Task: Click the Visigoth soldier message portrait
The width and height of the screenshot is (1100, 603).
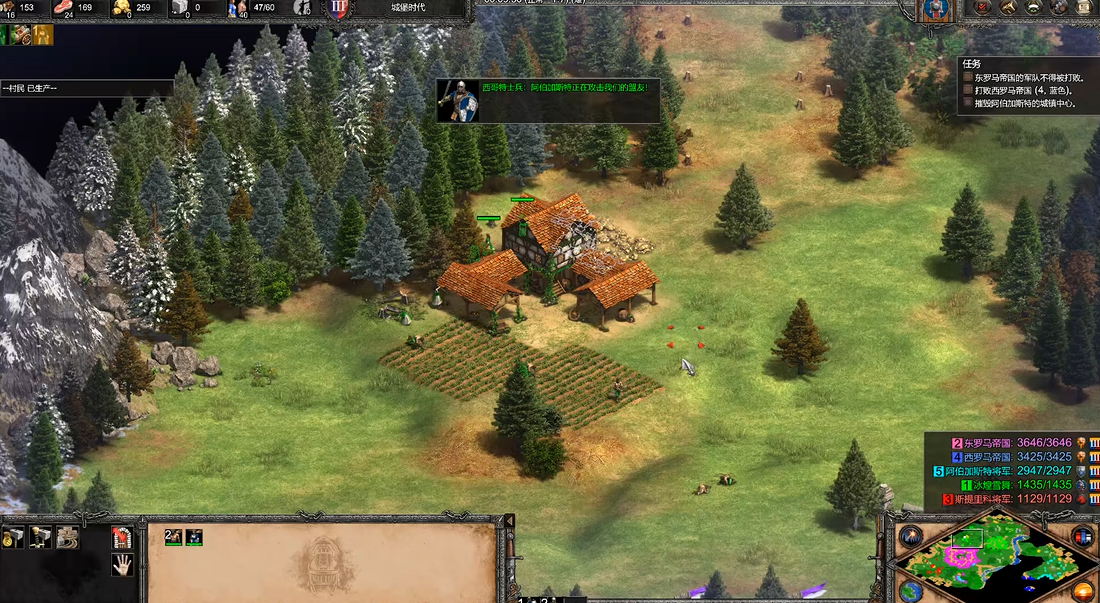Action: 458,101
